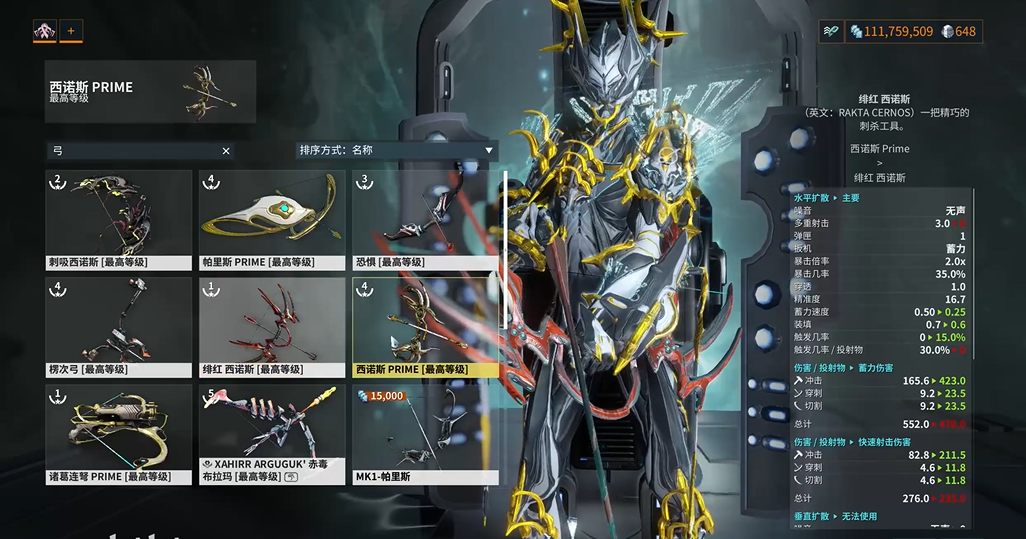Select the highlighted 西诺斯 PRIME tile

coord(425,327)
